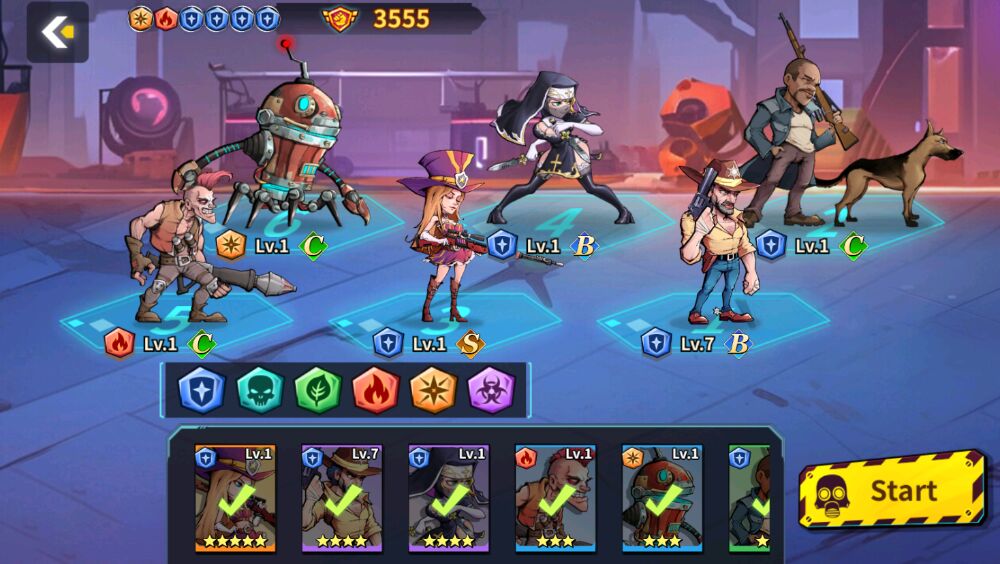The width and height of the screenshot is (1000, 564).
Task: Filter heroes by red flame faction
Action: pyautogui.click(x=376, y=390)
